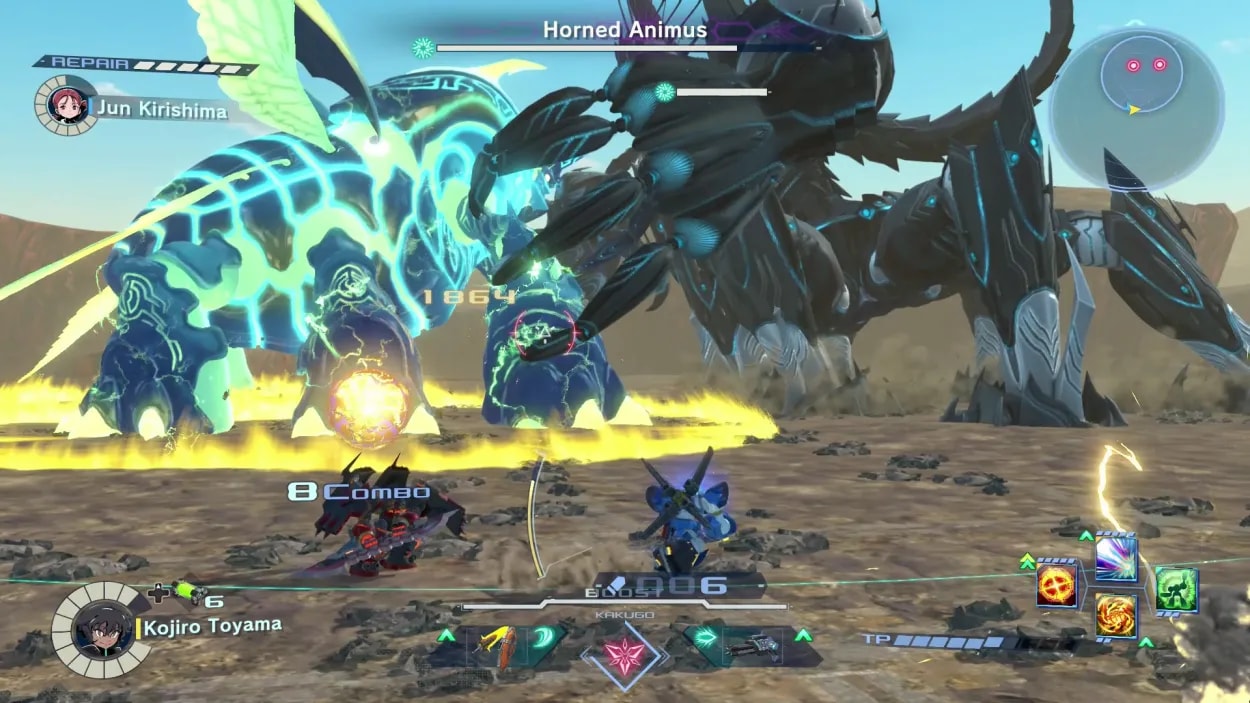Viewport: 1250px width, 703px height.
Task: Use the green repair kit item
Action: pos(186,592)
